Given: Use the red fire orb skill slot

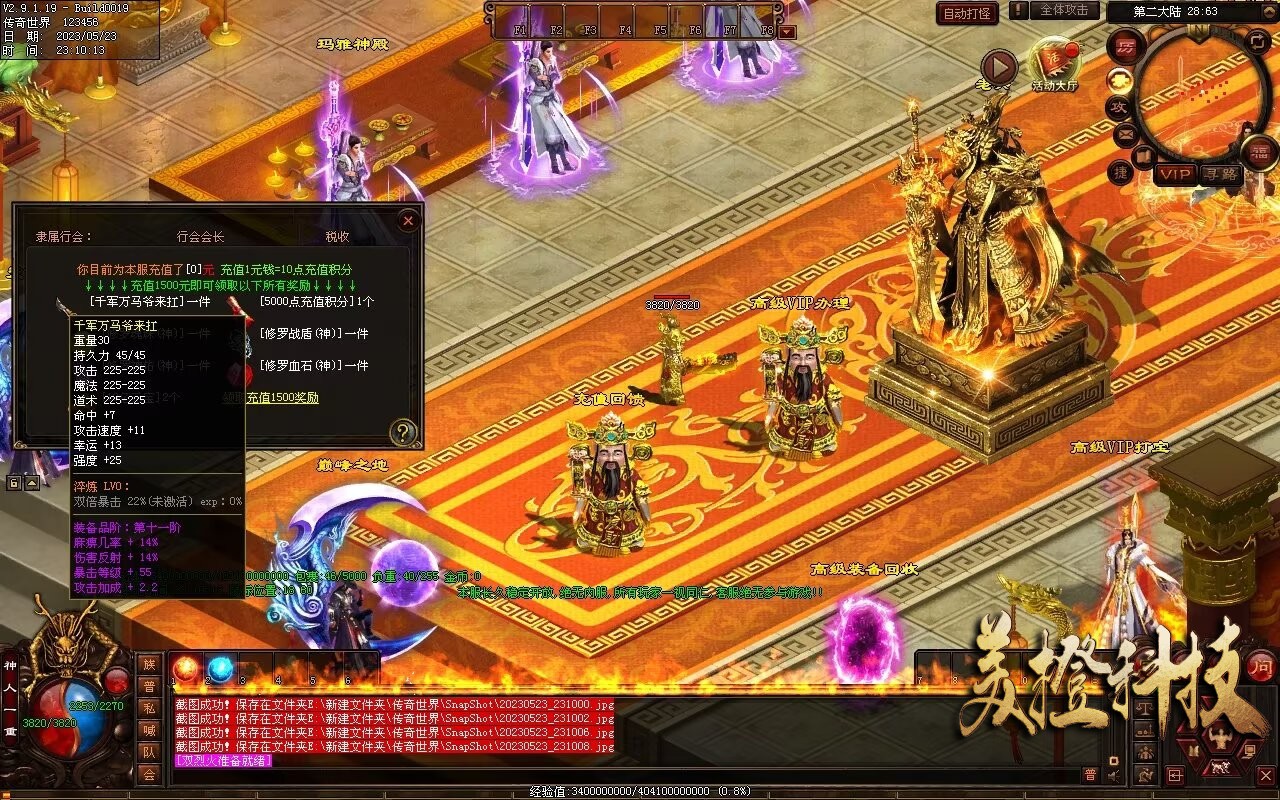Looking at the screenshot, I should (186, 669).
